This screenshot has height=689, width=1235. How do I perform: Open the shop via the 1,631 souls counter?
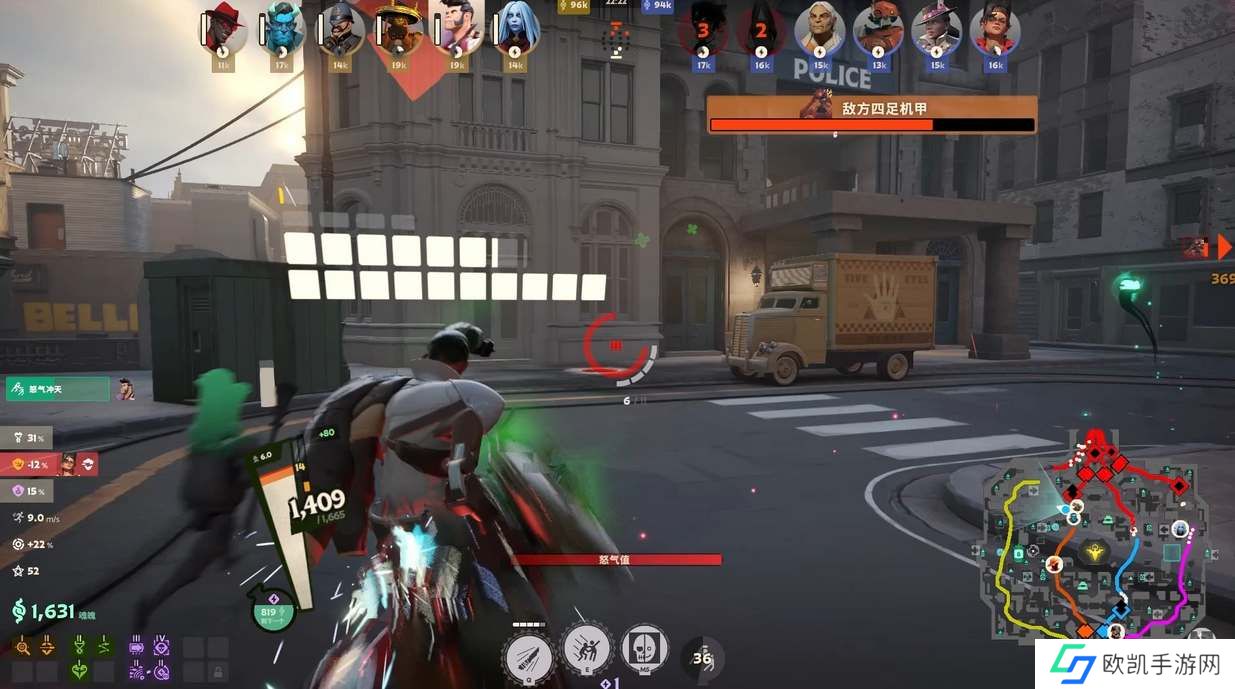point(44,612)
